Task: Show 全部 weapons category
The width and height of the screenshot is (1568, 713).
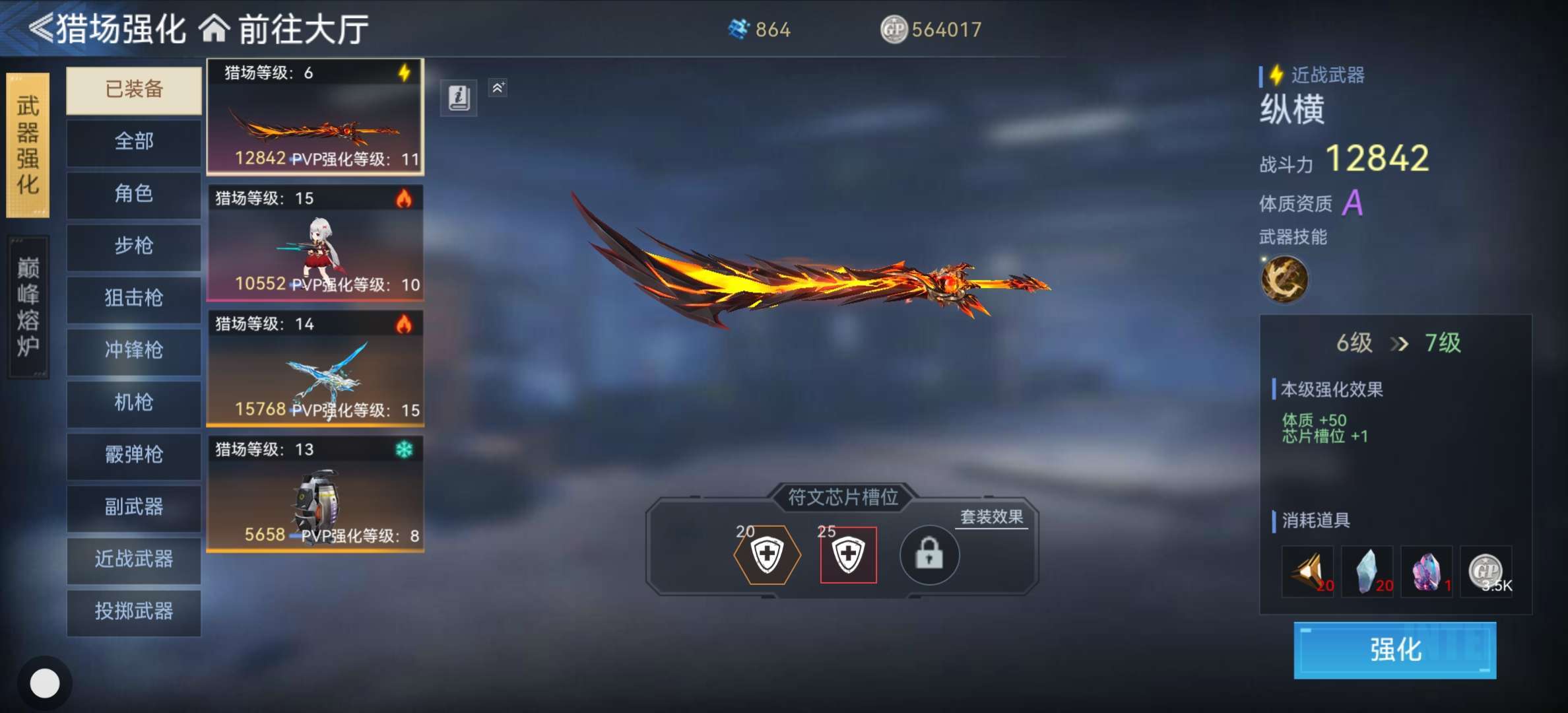Action: [x=134, y=141]
